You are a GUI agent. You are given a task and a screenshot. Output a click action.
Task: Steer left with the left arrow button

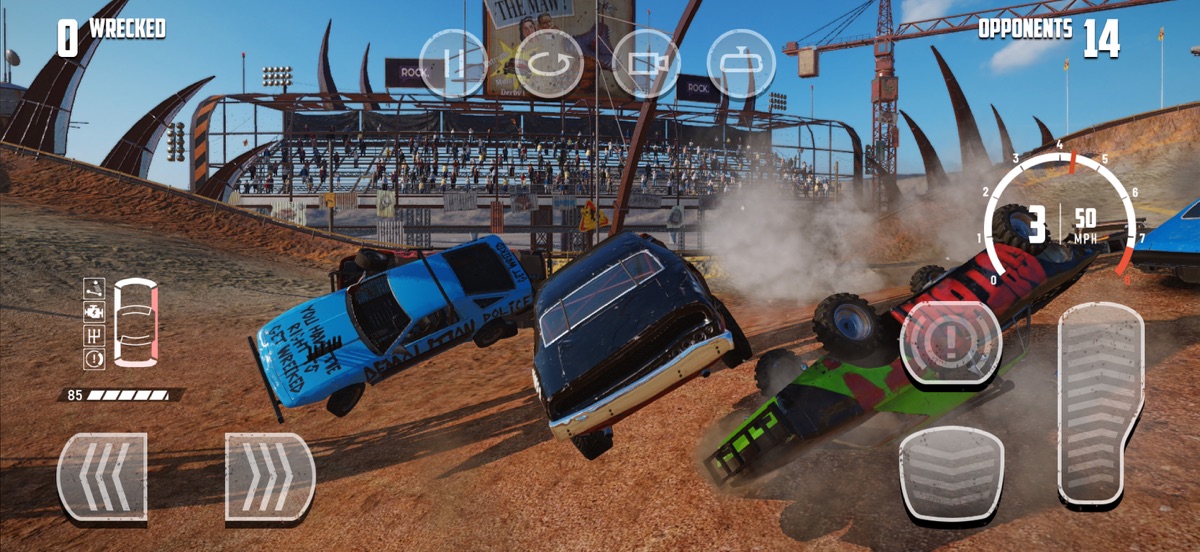tap(102, 477)
